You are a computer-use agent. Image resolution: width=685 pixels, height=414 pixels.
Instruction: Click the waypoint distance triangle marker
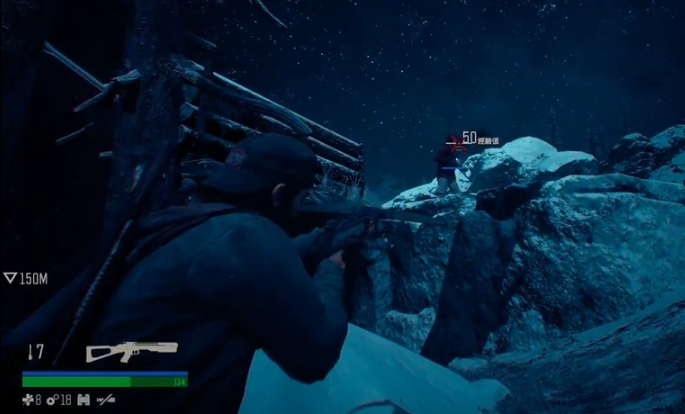tap(10, 279)
